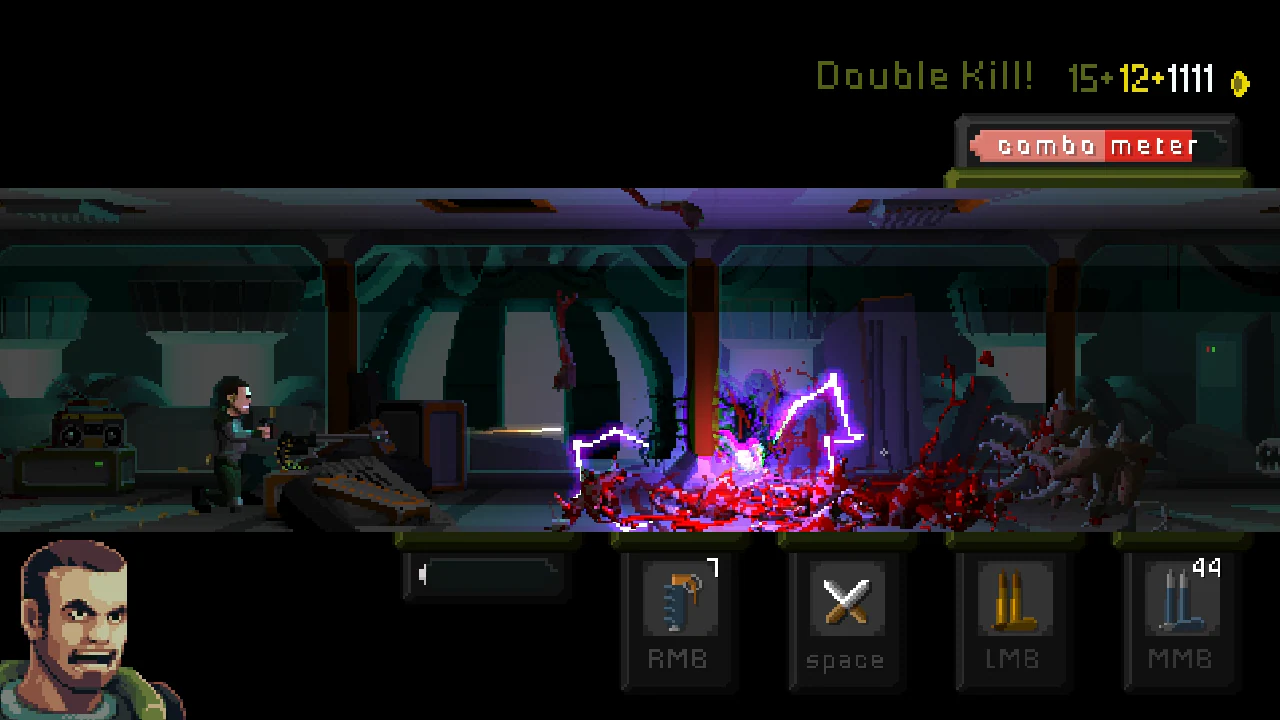1280x720 pixels.
Task: Select the space slot label text
Action: point(846,659)
